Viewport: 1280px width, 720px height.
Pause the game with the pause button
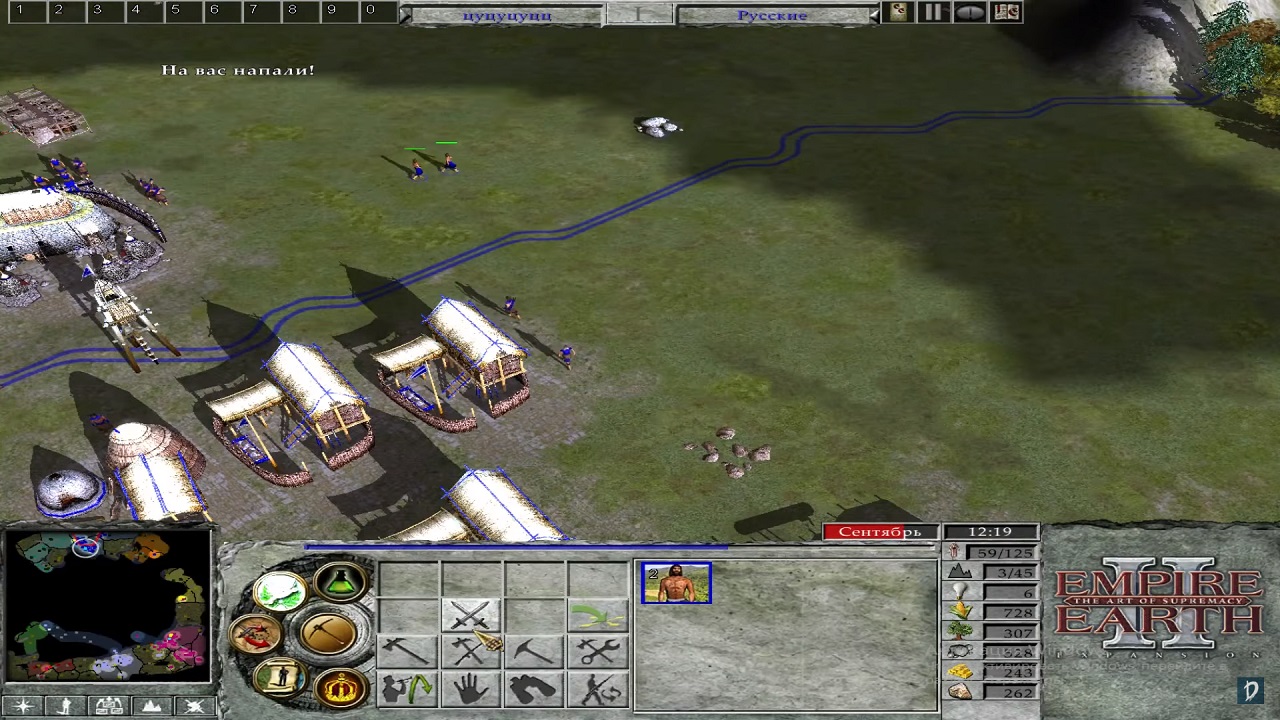[933, 12]
